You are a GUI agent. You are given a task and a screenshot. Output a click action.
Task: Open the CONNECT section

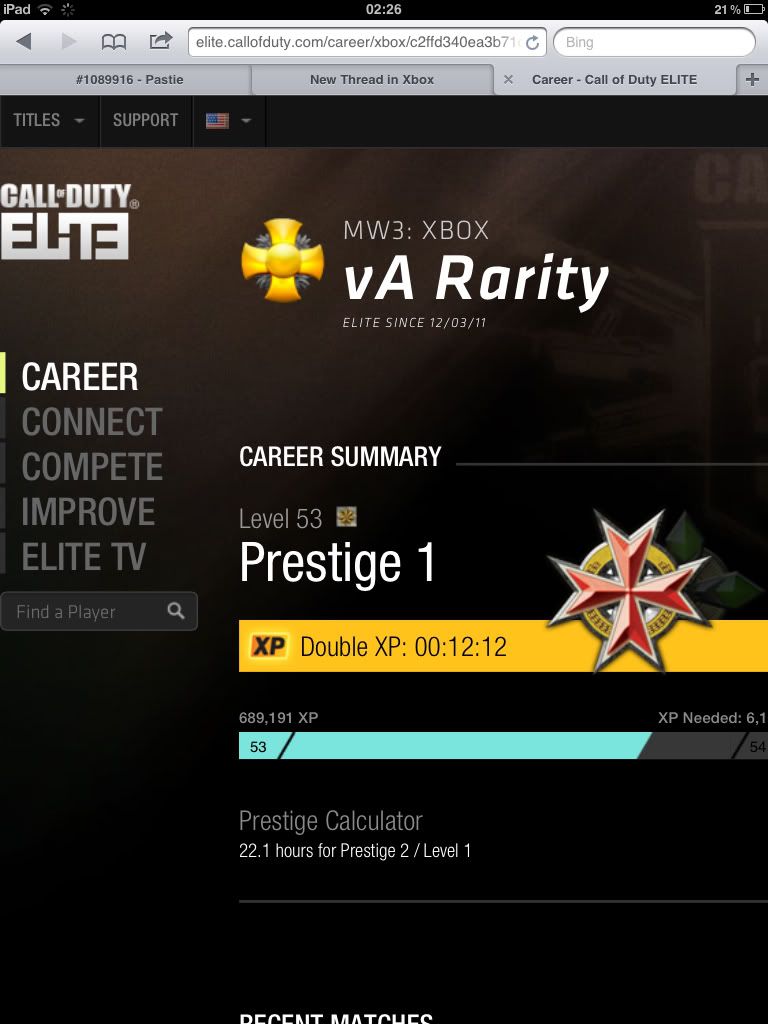click(x=91, y=422)
